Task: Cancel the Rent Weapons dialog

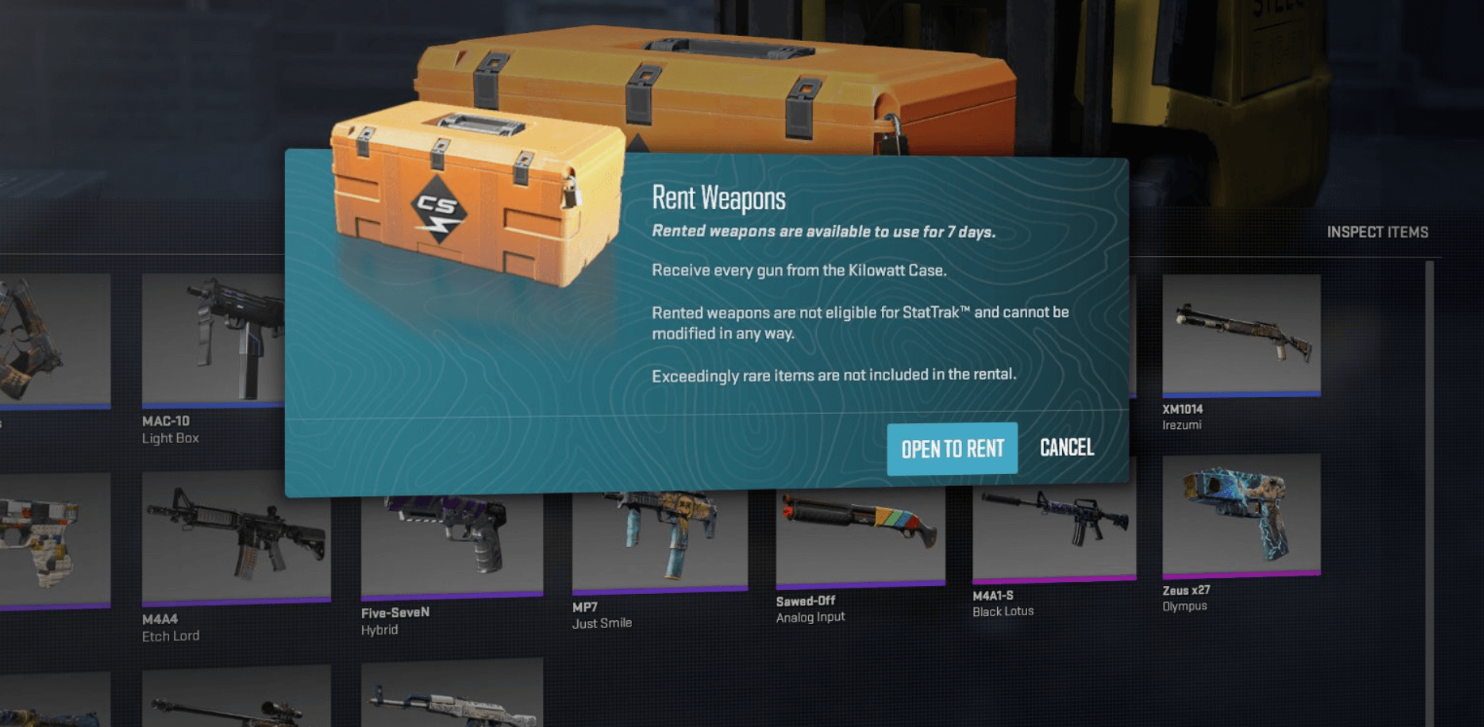Action: (x=1066, y=447)
